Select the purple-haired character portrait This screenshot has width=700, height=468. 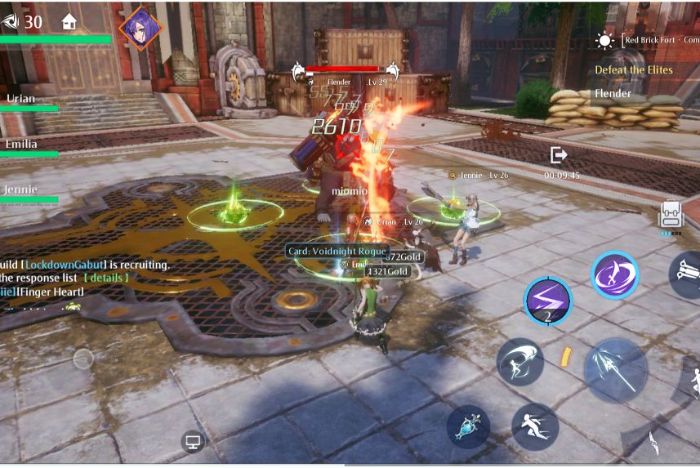139,27
